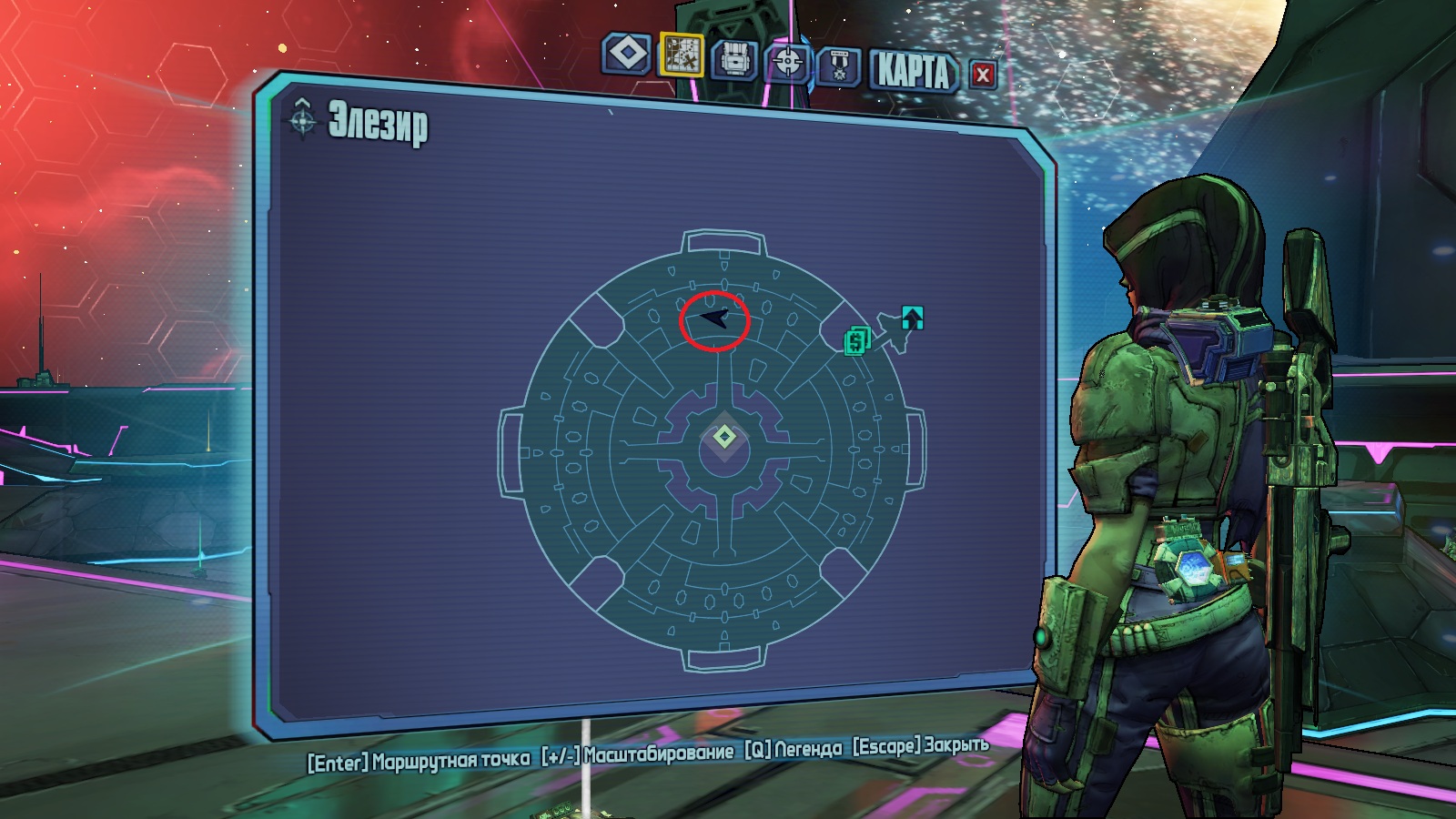
Task: Select the highlighted map tab
Action: tap(681, 56)
